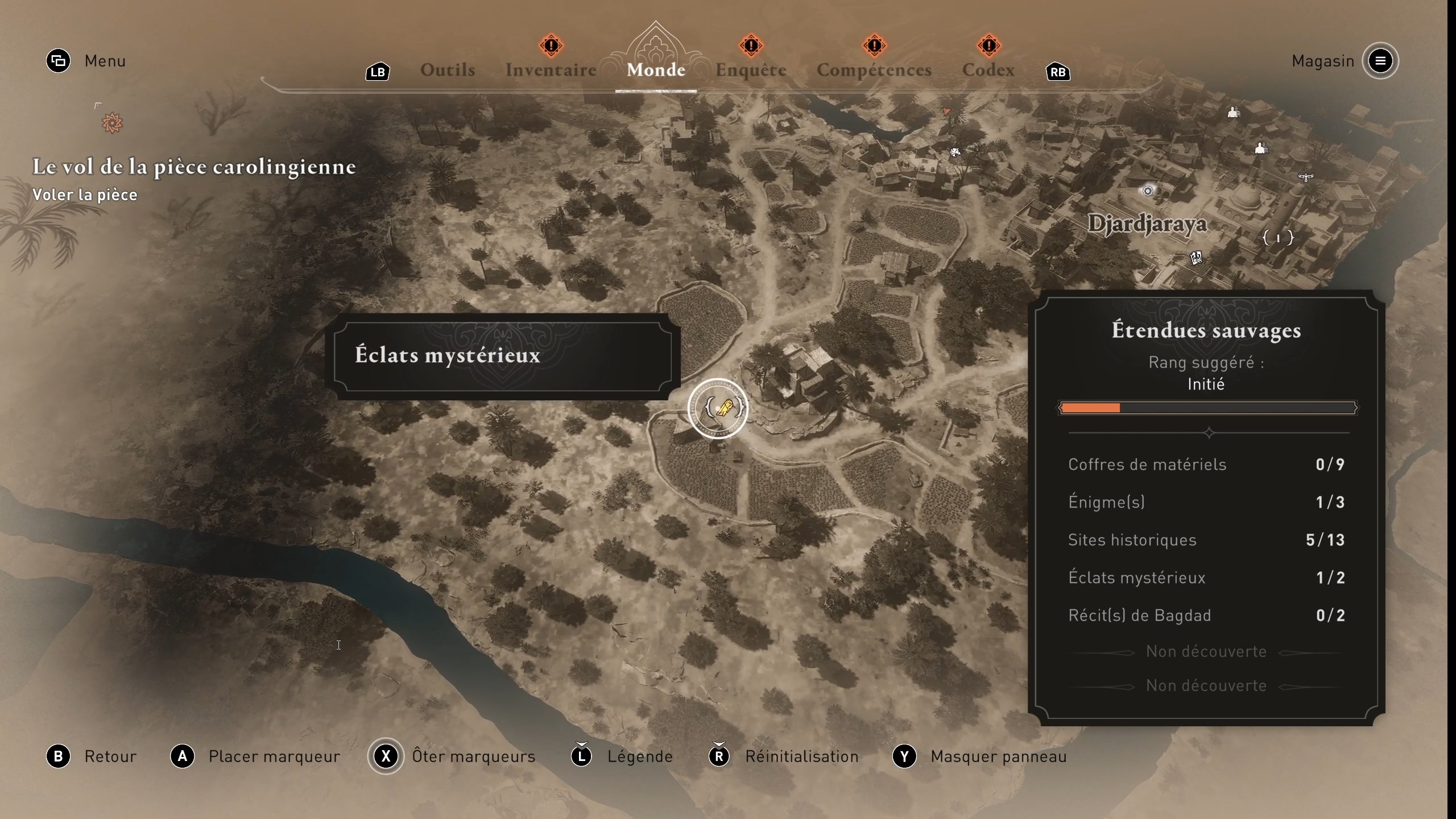Open the Compétences tab
Image resolution: width=1456 pixels, height=819 pixels.
874,69
